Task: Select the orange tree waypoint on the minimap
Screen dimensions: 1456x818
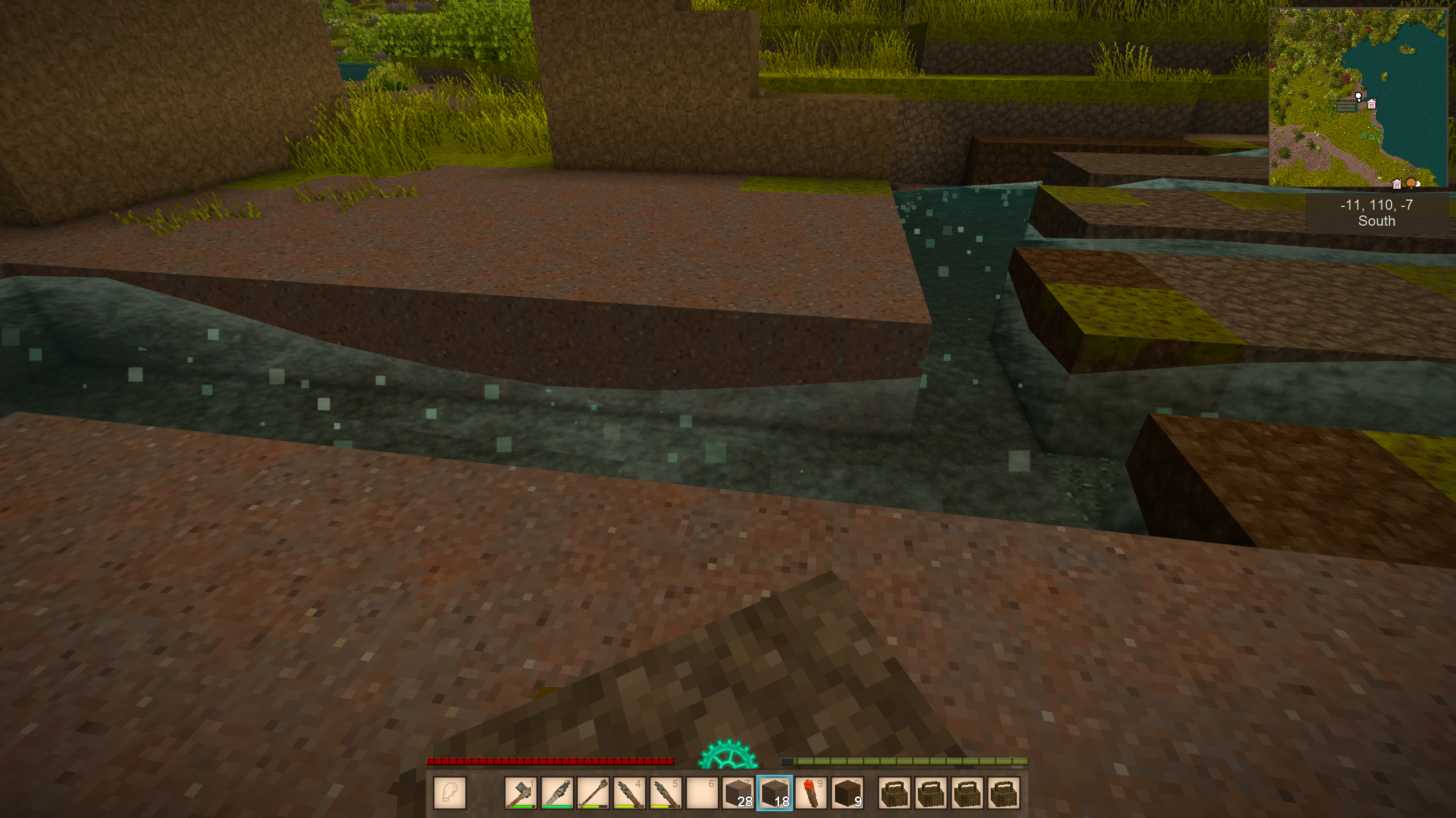Action: point(1410,182)
